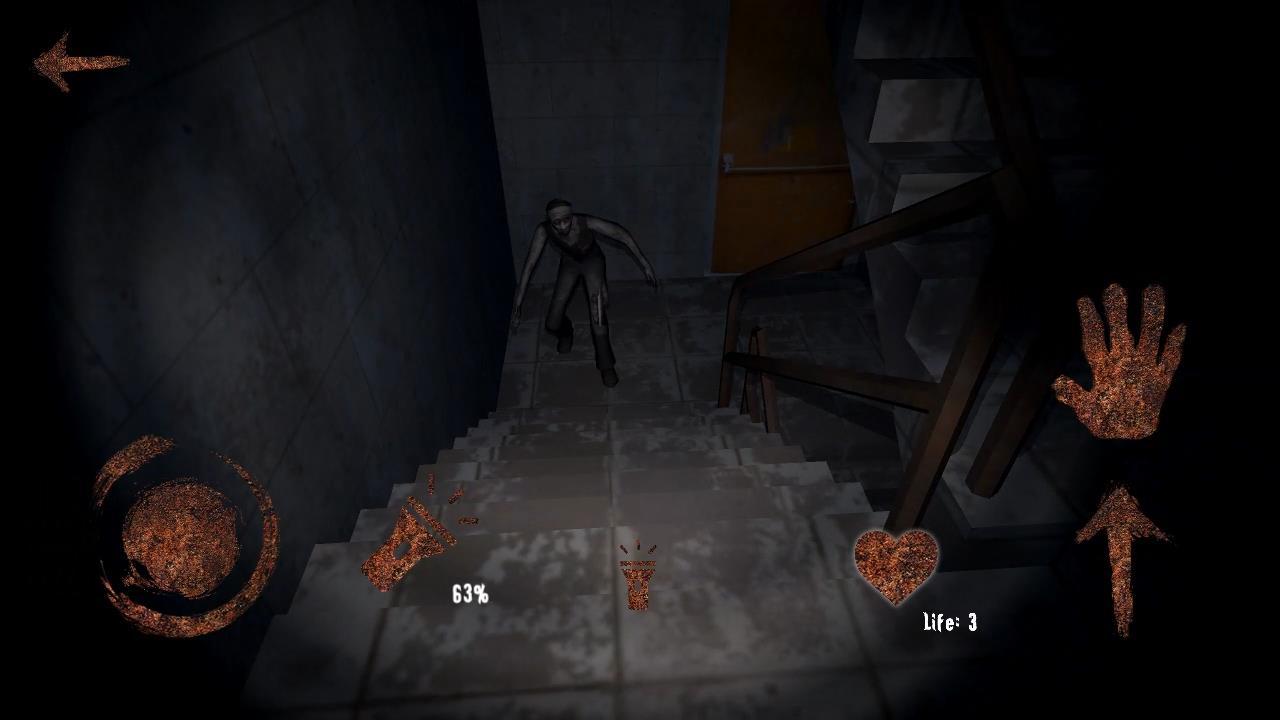Tap the sparkle marks above the pickup flashlight

coord(636,545)
